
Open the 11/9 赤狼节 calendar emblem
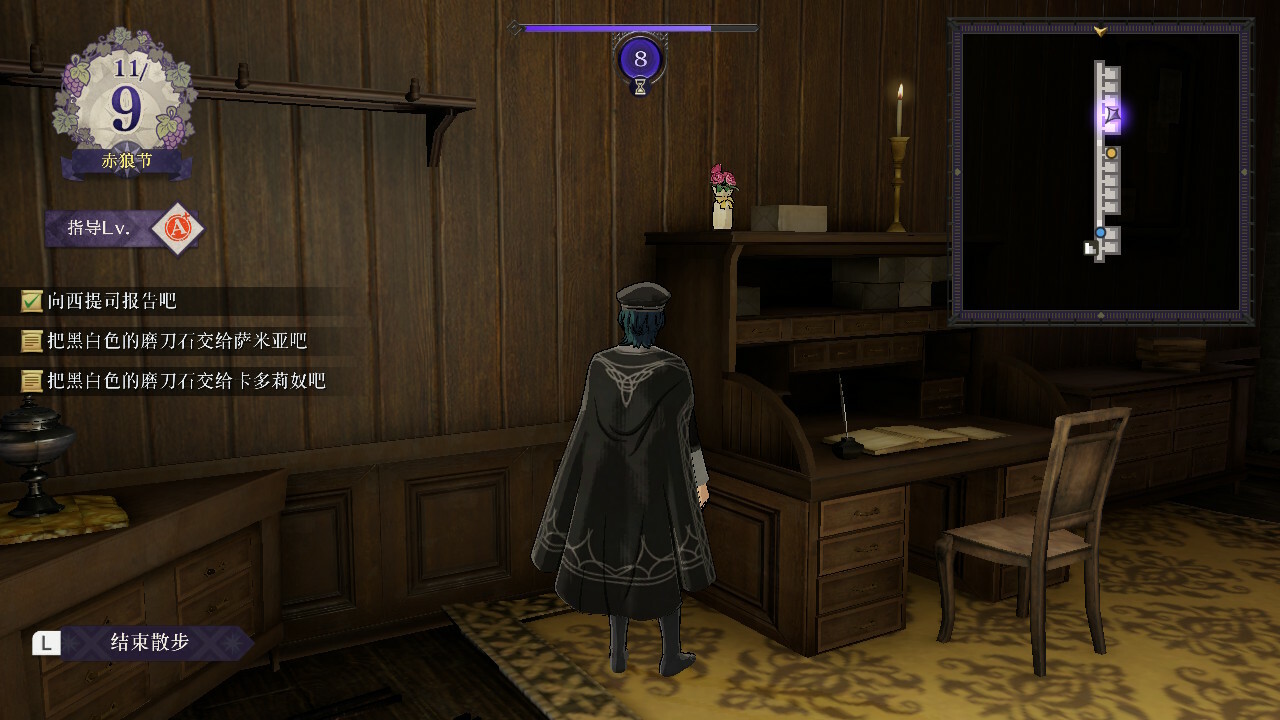click(x=126, y=105)
